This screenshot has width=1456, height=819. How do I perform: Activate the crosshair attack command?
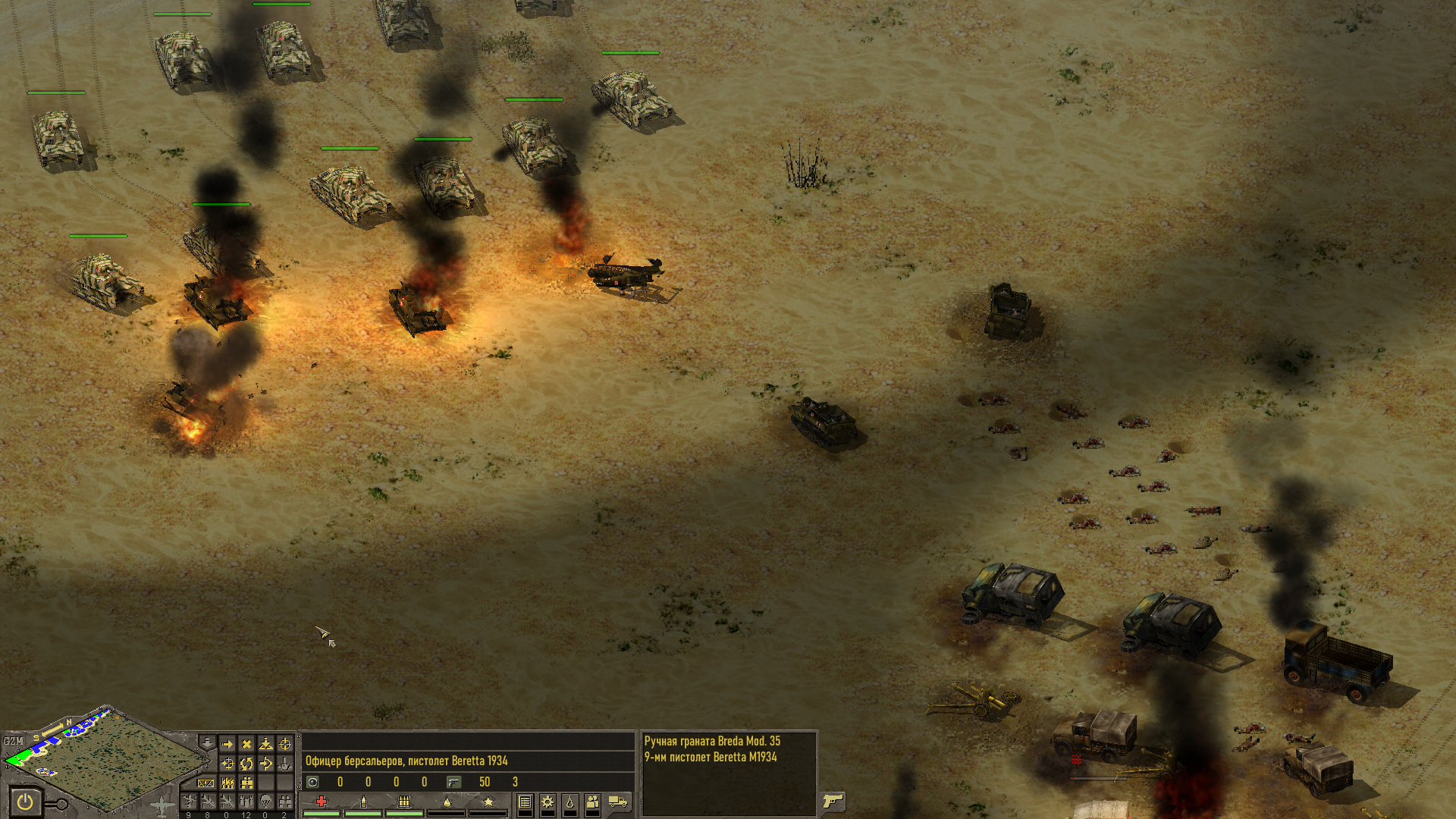285,744
